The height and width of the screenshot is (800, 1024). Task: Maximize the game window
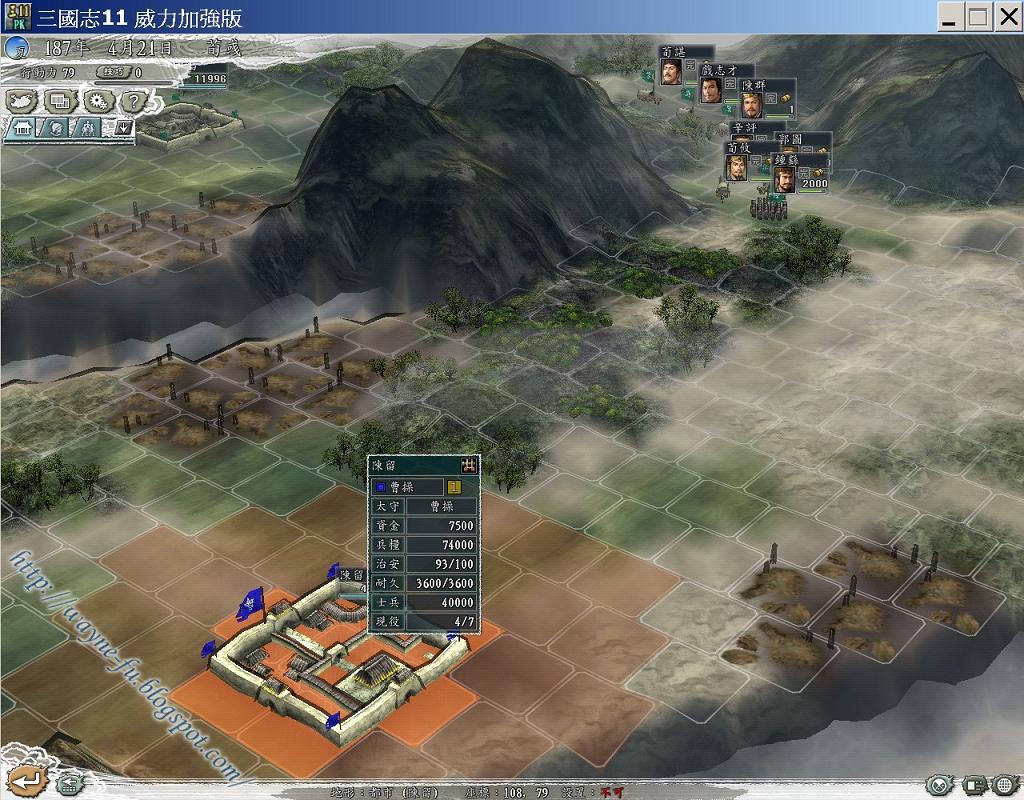(977, 16)
